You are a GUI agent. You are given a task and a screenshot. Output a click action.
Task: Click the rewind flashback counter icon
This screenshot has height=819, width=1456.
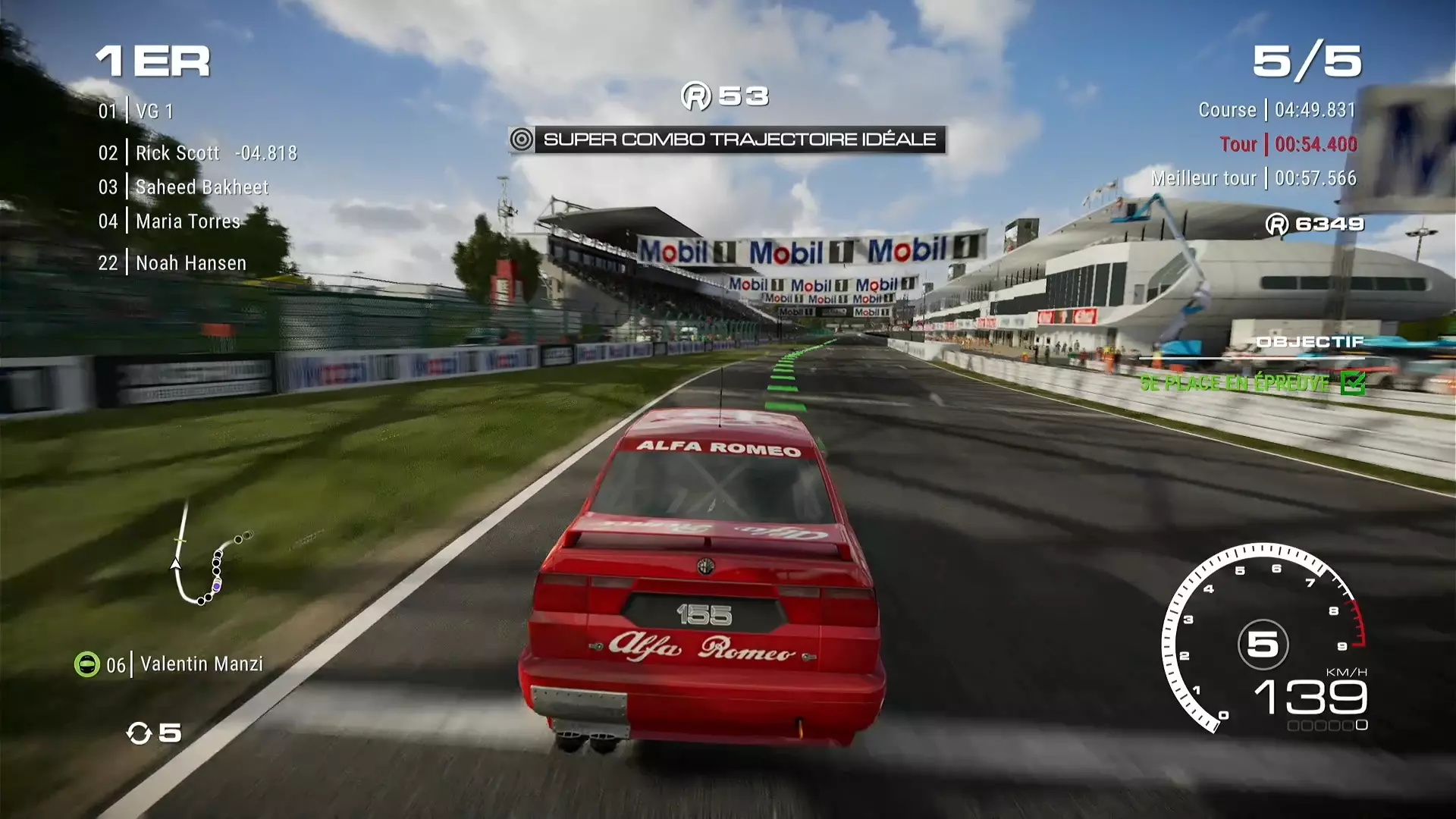point(140,733)
